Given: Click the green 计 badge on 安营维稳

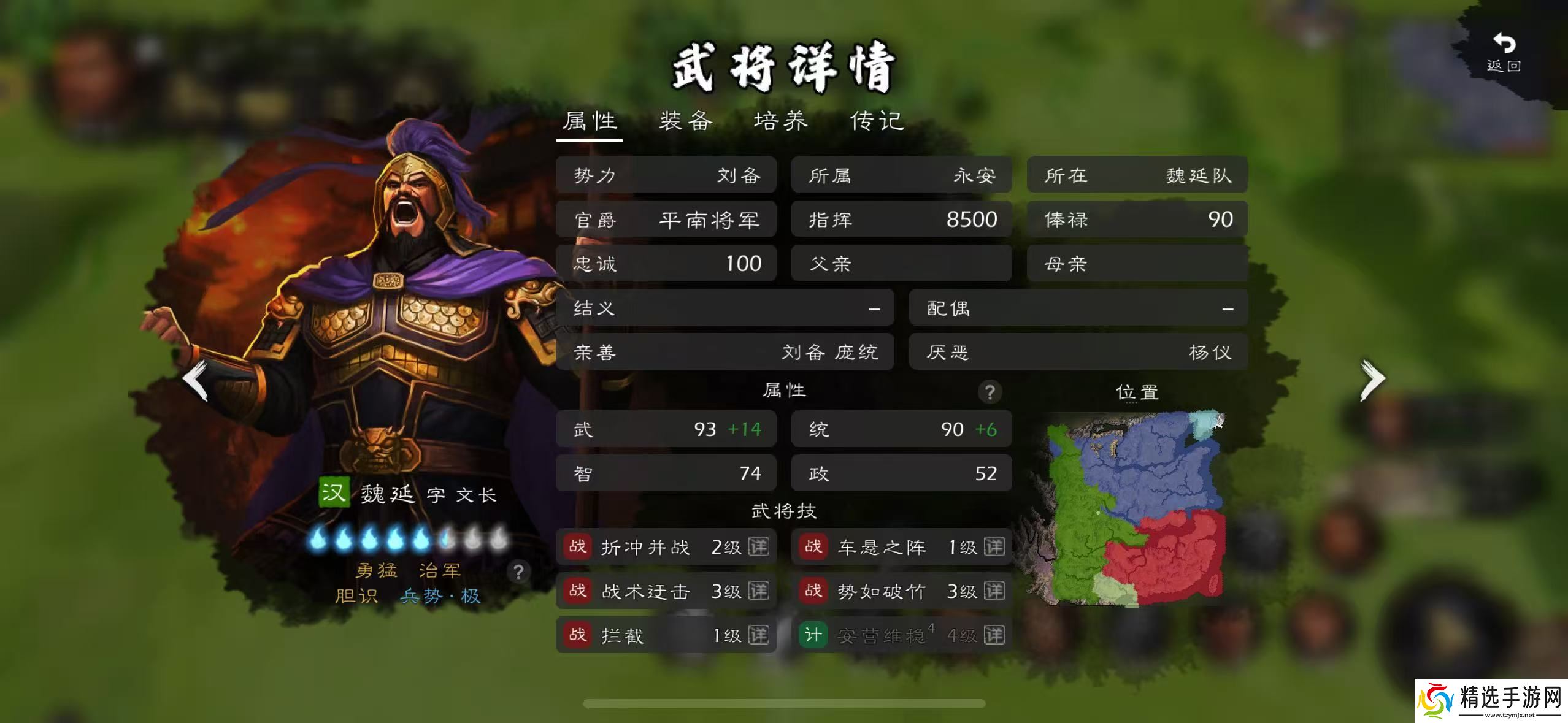Looking at the screenshot, I should (814, 635).
